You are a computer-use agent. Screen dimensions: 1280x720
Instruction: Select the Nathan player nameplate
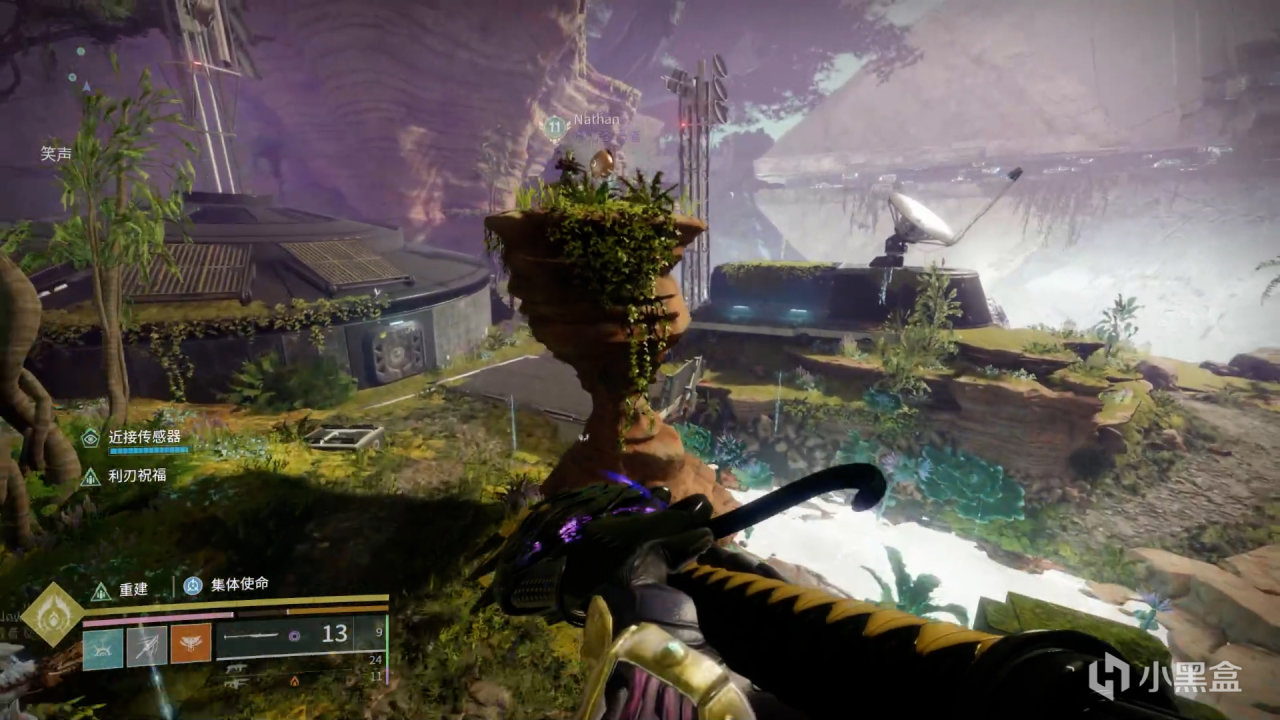[x=595, y=120]
